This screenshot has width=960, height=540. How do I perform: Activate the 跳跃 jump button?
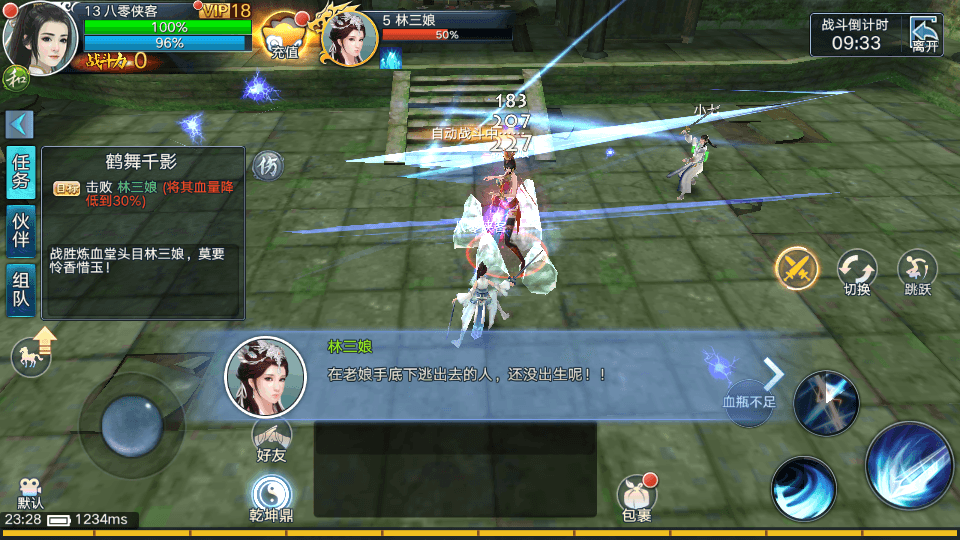pos(917,270)
